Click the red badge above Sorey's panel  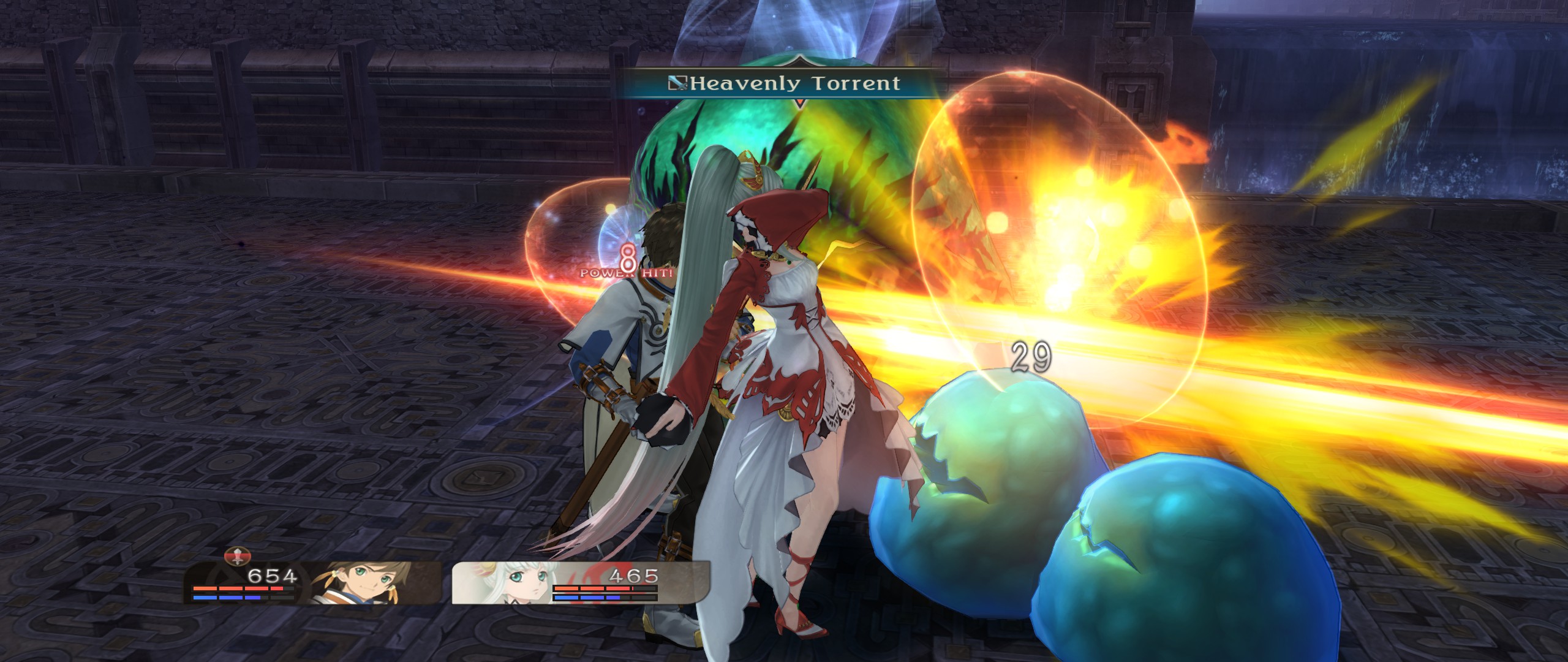tap(238, 557)
